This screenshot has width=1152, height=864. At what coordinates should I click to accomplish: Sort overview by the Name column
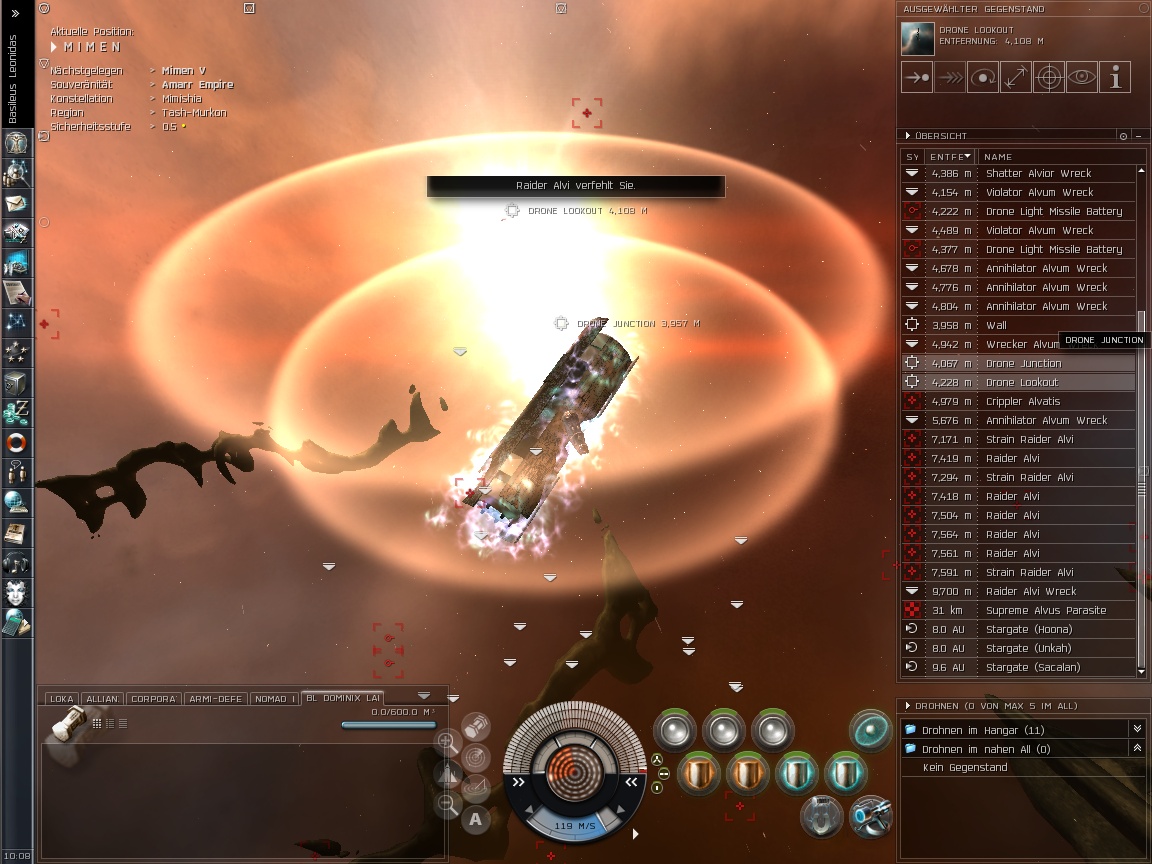click(998, 156)
